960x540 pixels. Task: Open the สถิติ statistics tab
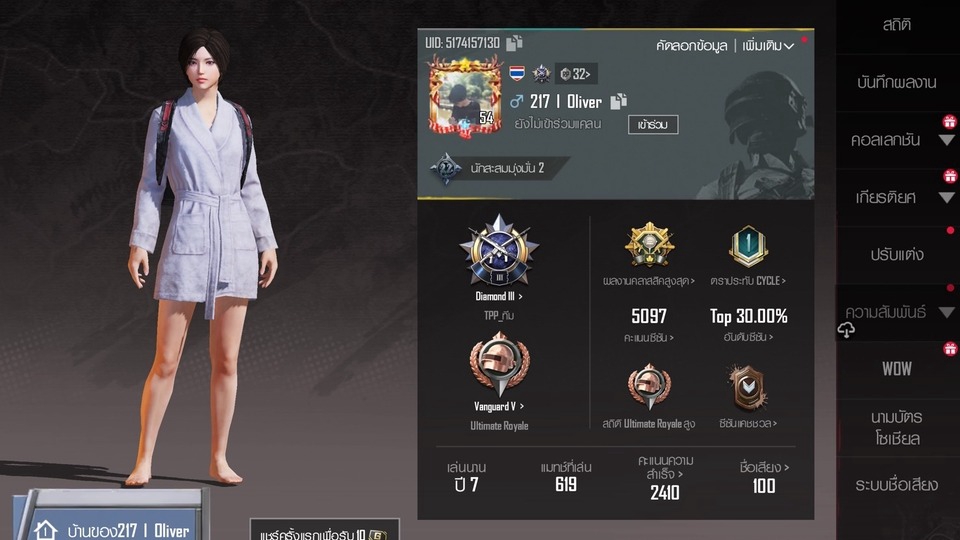896,25
